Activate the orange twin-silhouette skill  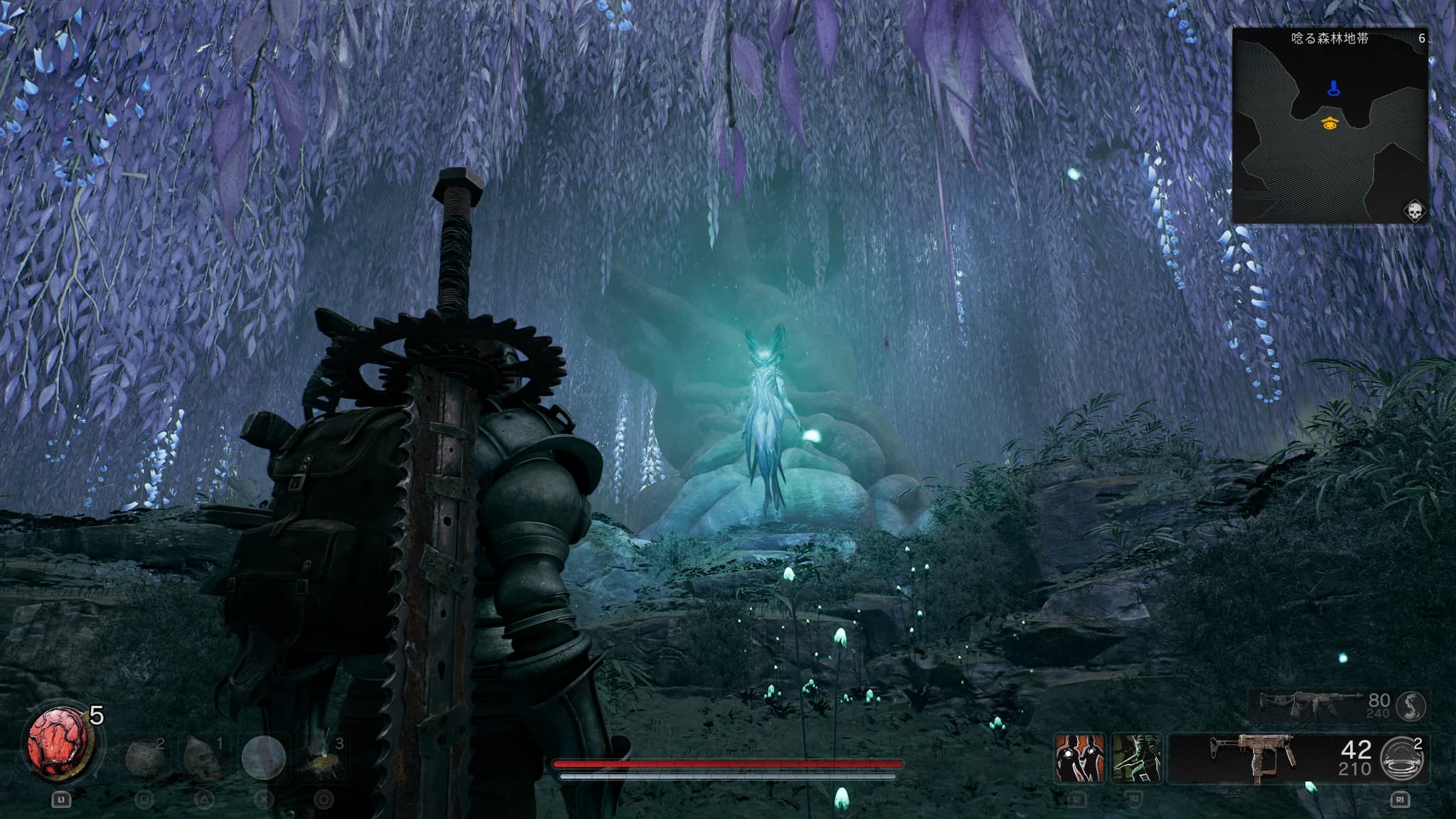(x=1079, y=759)
